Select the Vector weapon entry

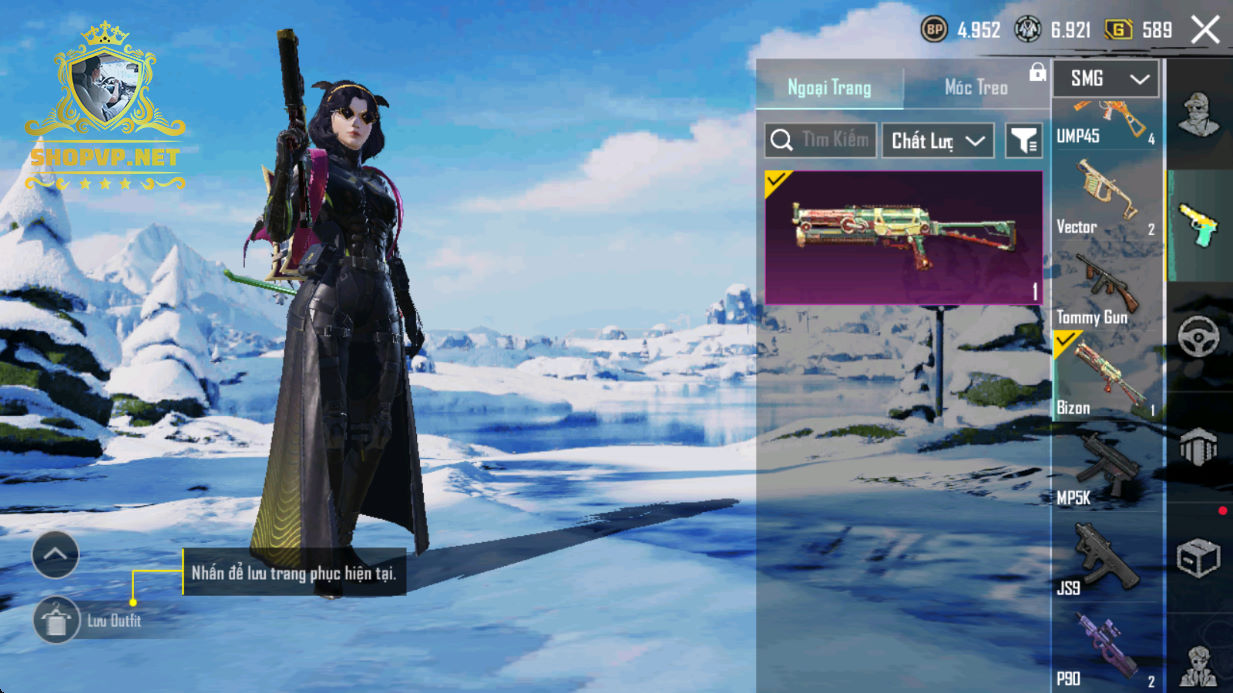[x=1106, y=200]
